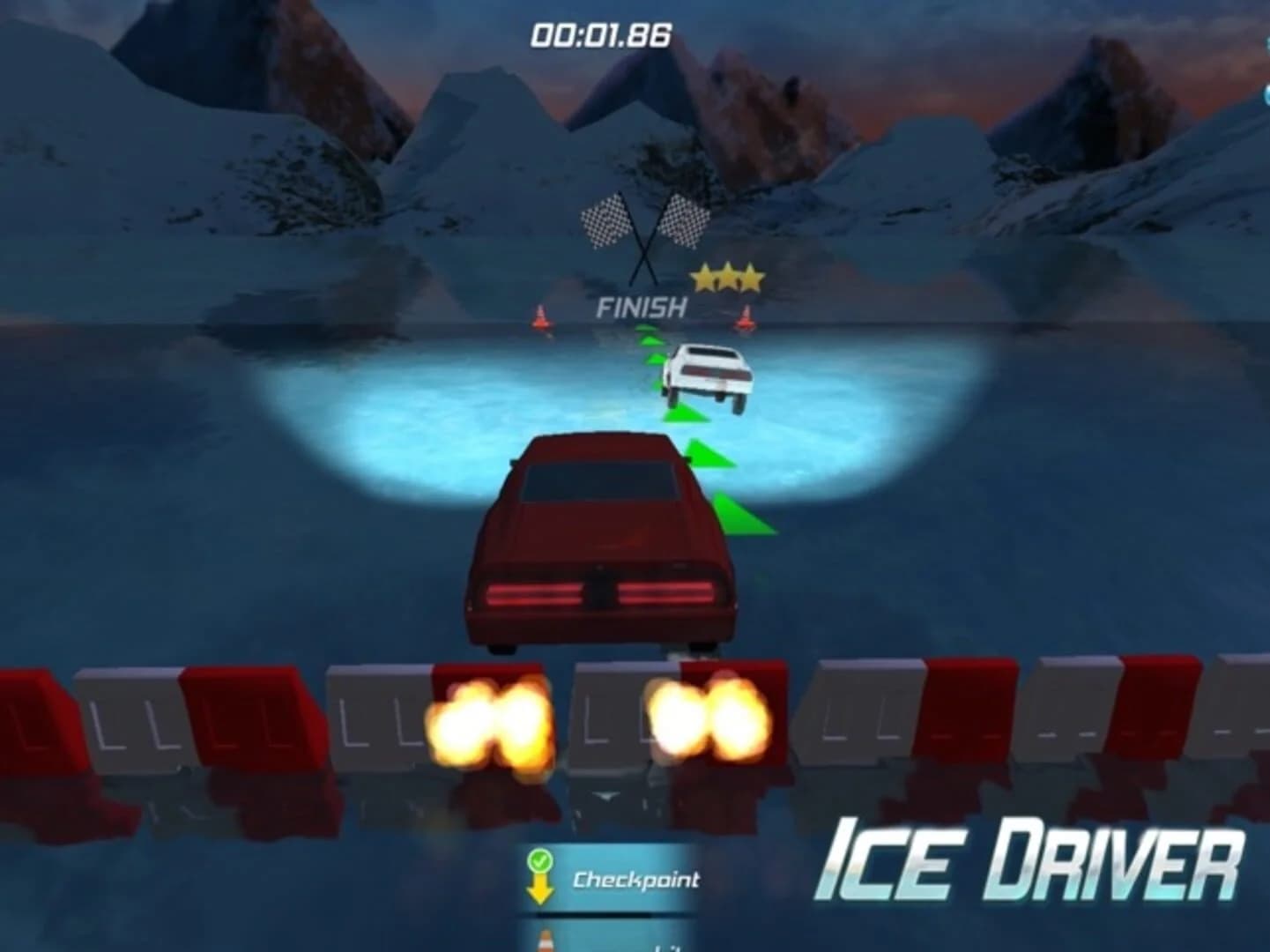Image resolution: width=1270 pixels, height=952 pixels.
Task: Click the green checkmark above the checkpoint arrow
Action: pyautogui.click(x=540, y=862)
